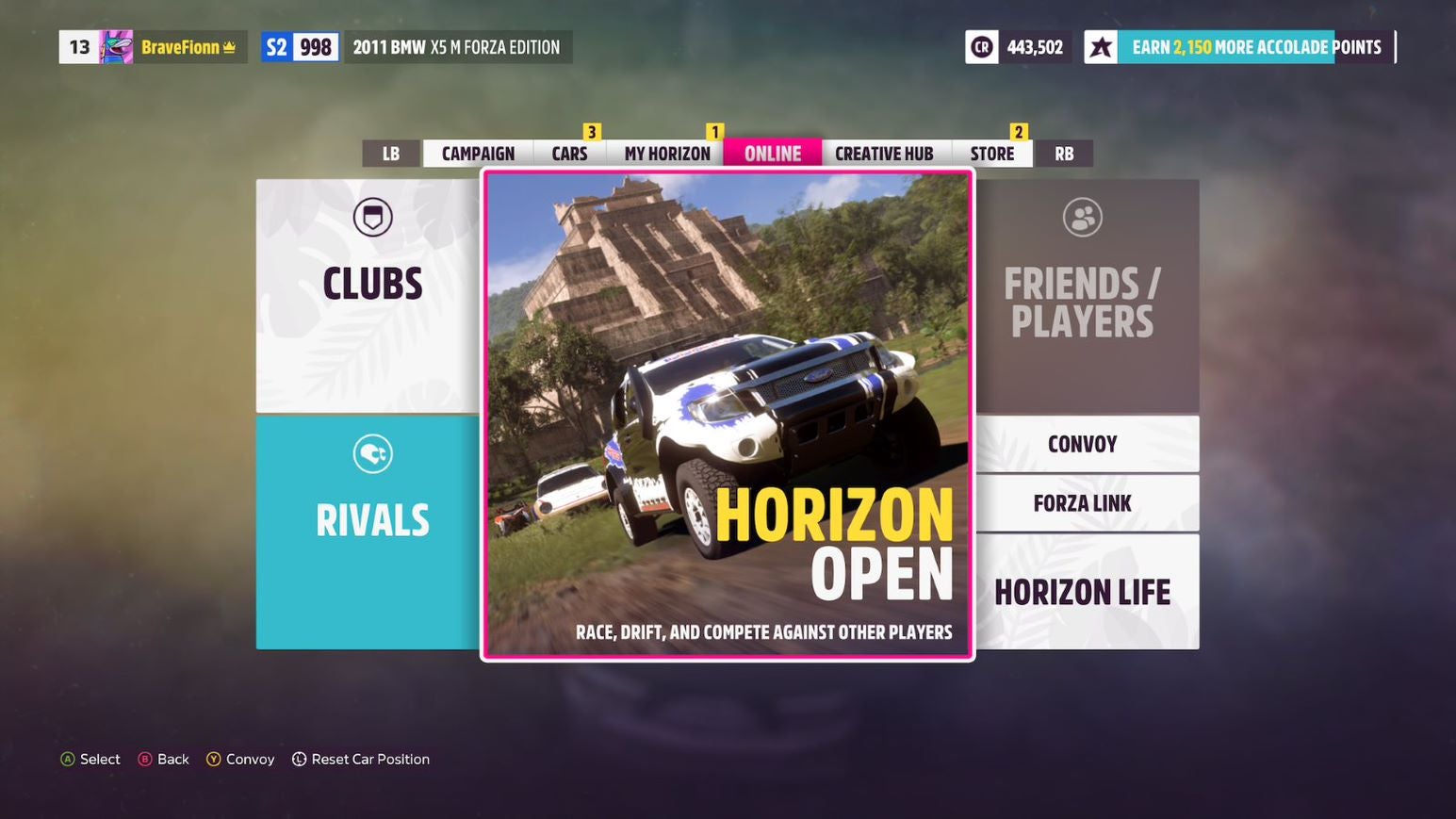Viewport: 1456px width, 819px height.
Task: Click the CR credits coin icon
Action: point(980,46)
